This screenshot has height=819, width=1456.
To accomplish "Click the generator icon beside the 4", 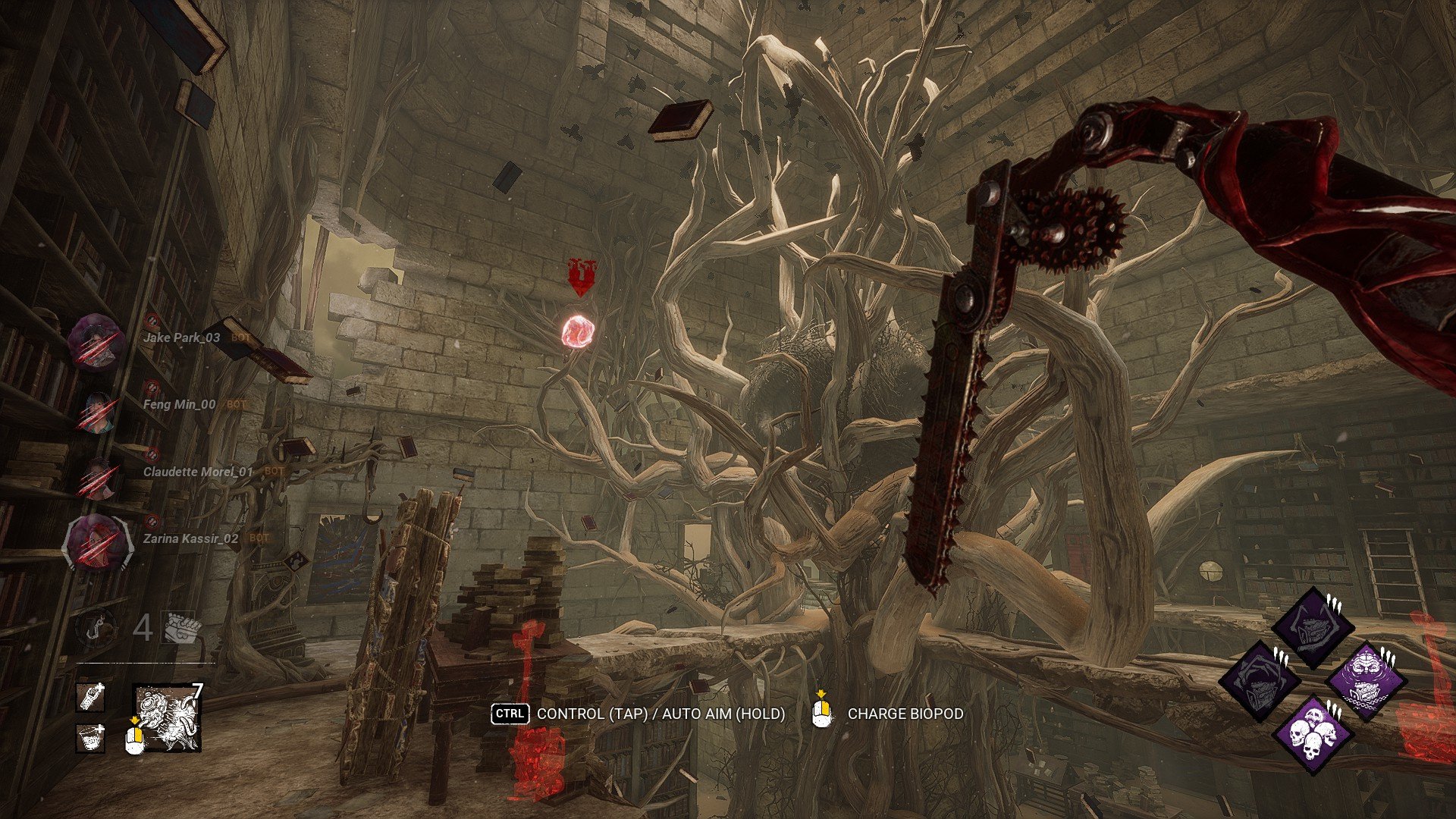I will point(182,628).
